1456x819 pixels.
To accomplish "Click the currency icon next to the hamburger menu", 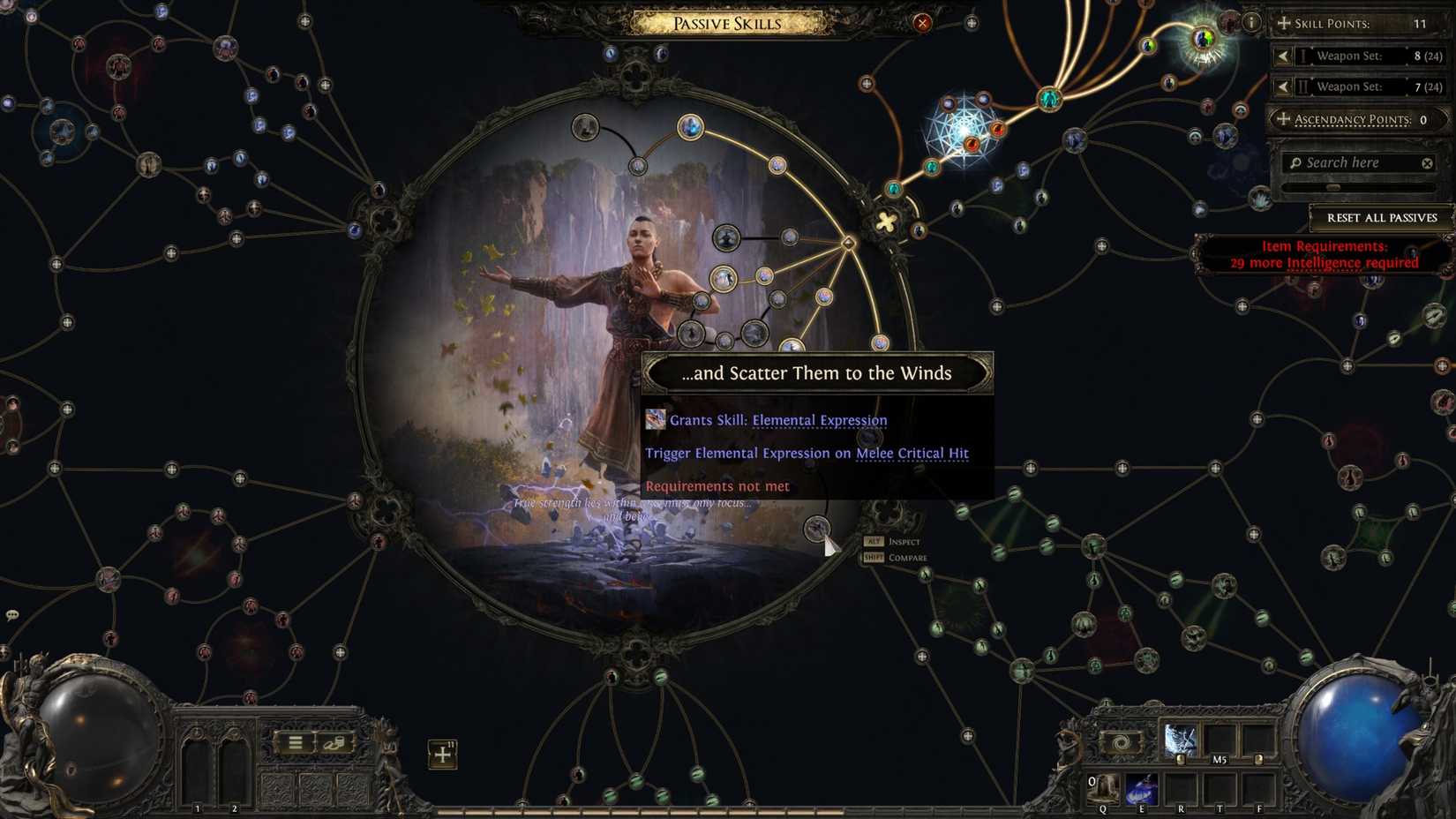I will pyautogui.click(x=334, y=743).
